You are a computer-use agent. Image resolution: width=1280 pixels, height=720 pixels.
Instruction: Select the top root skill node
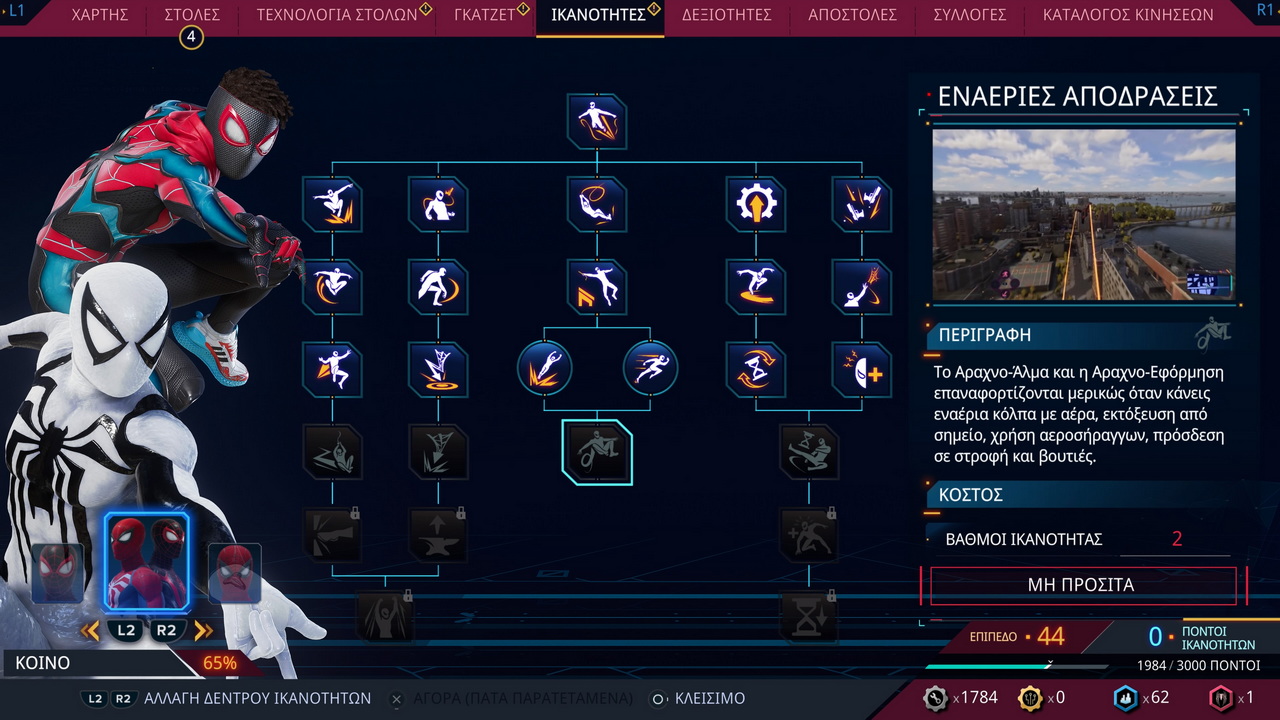pos(597,121)
